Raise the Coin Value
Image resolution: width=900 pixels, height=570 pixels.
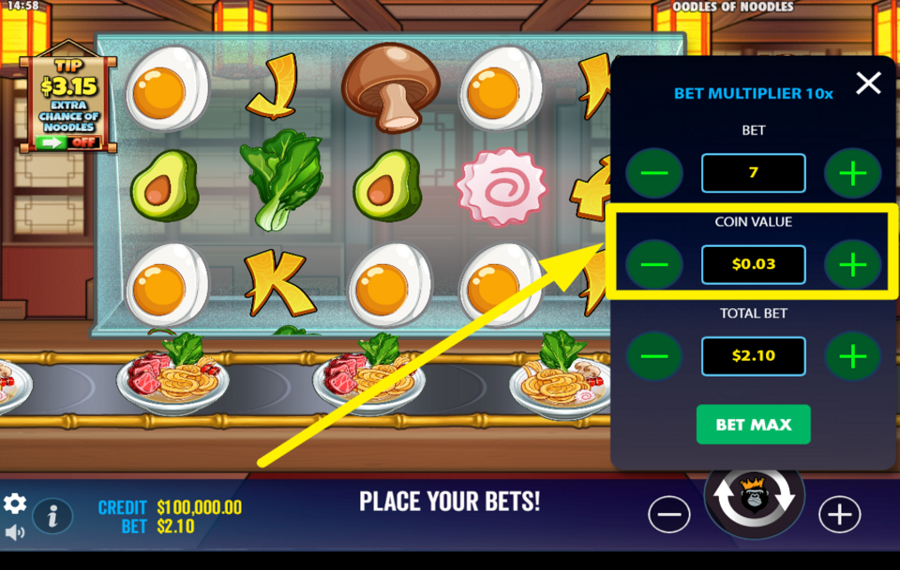(x=852, y=265)
